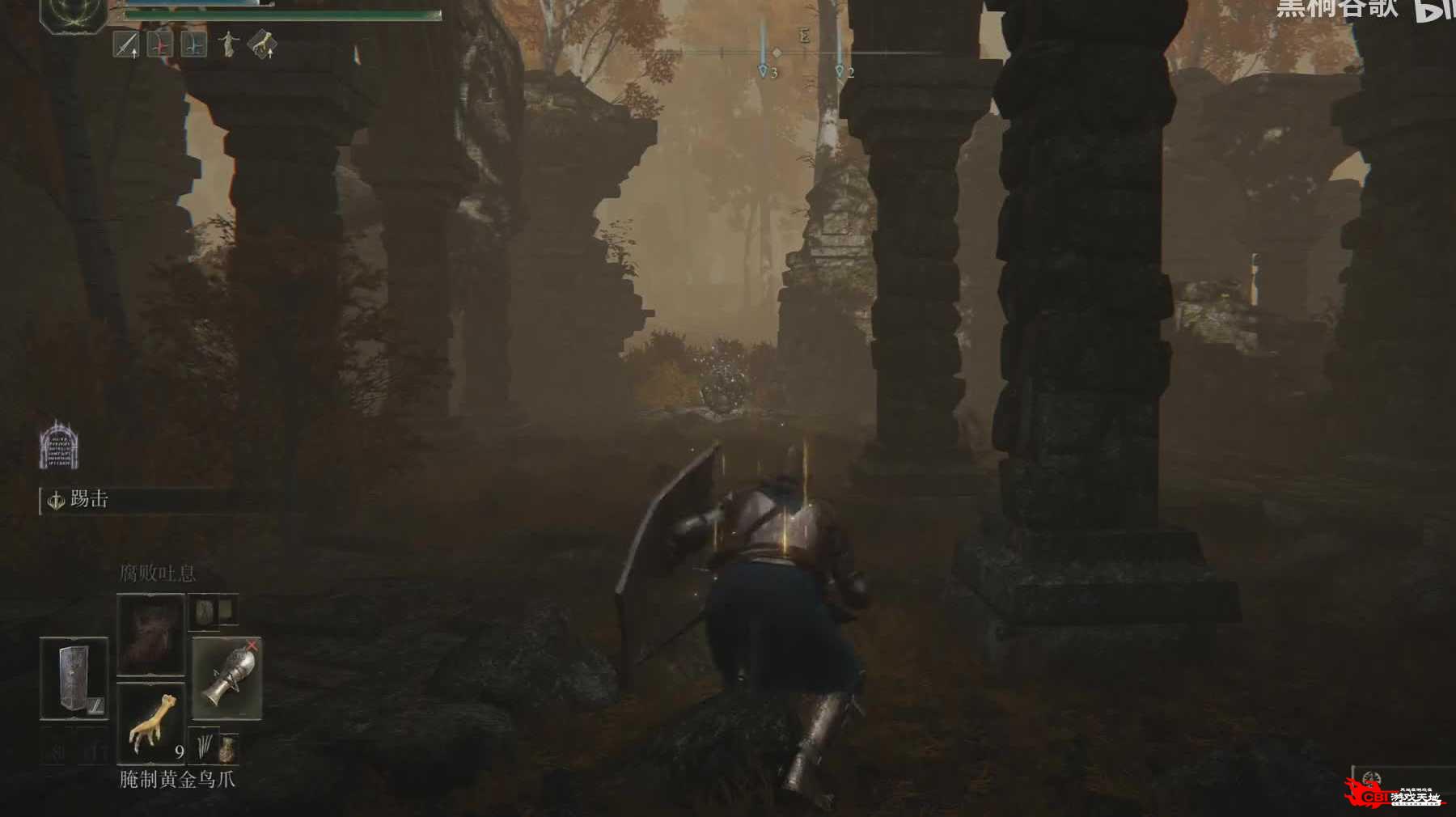Click the sword attack-up buff icon

126,45
